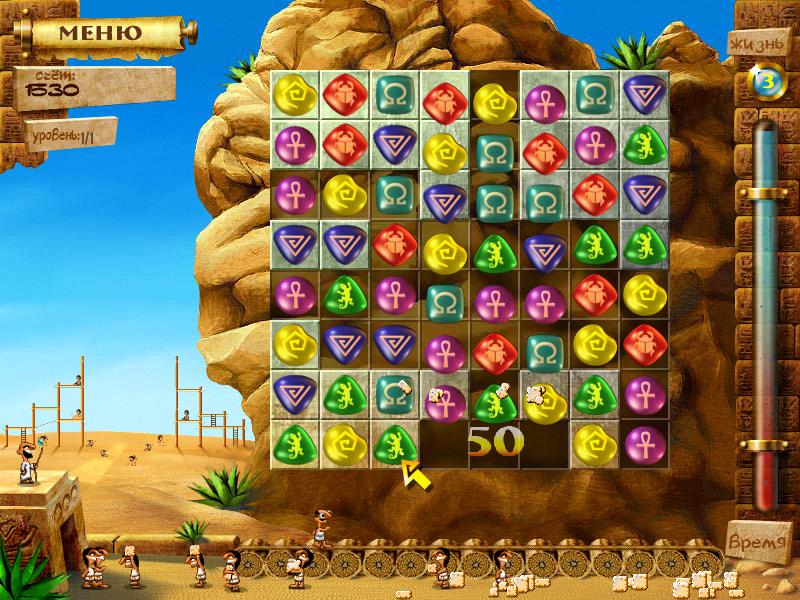This screenshot has width=800, height=600.
Task: Select the blue triangle gem in the board's top-right corner
Action: (643, 95)
